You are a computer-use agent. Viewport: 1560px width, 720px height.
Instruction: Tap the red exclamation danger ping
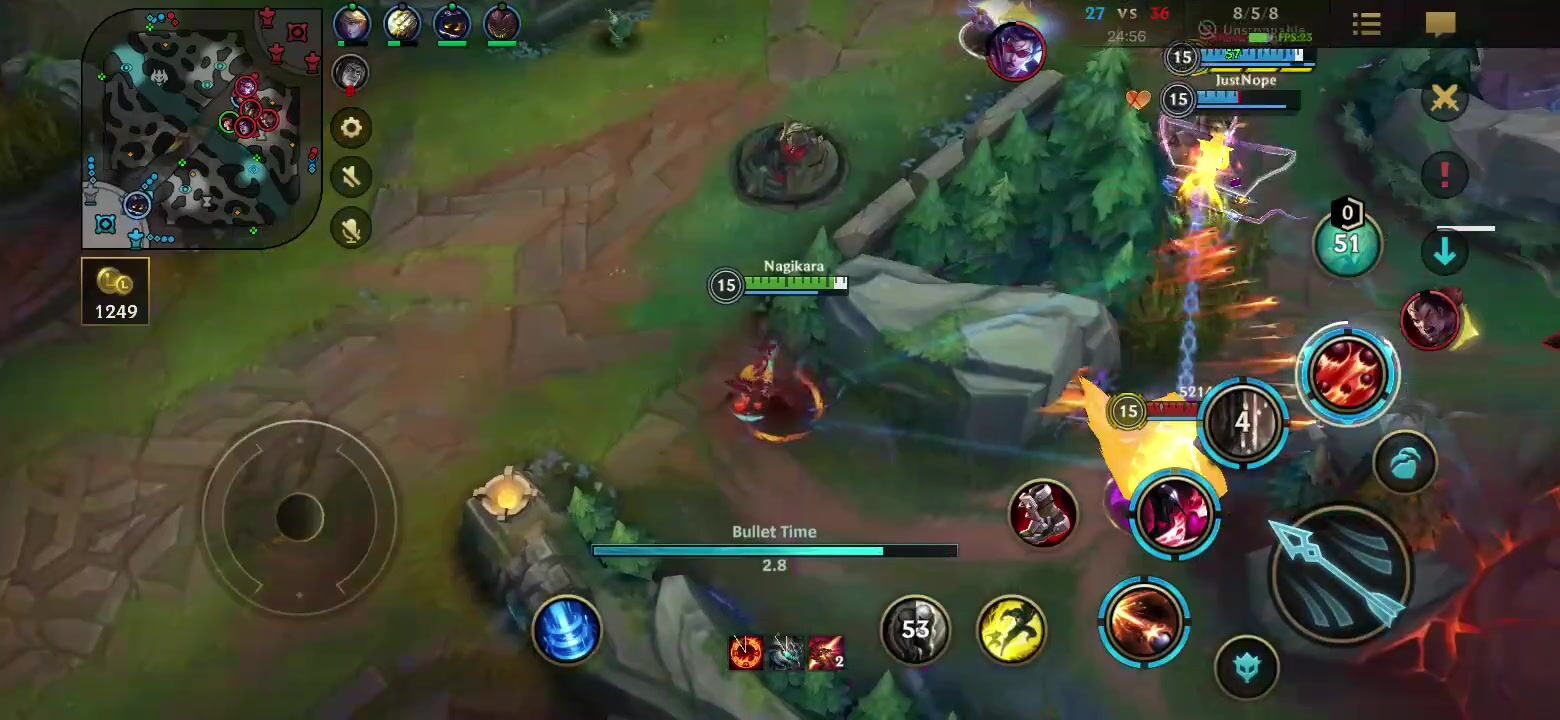[1444, 175]
